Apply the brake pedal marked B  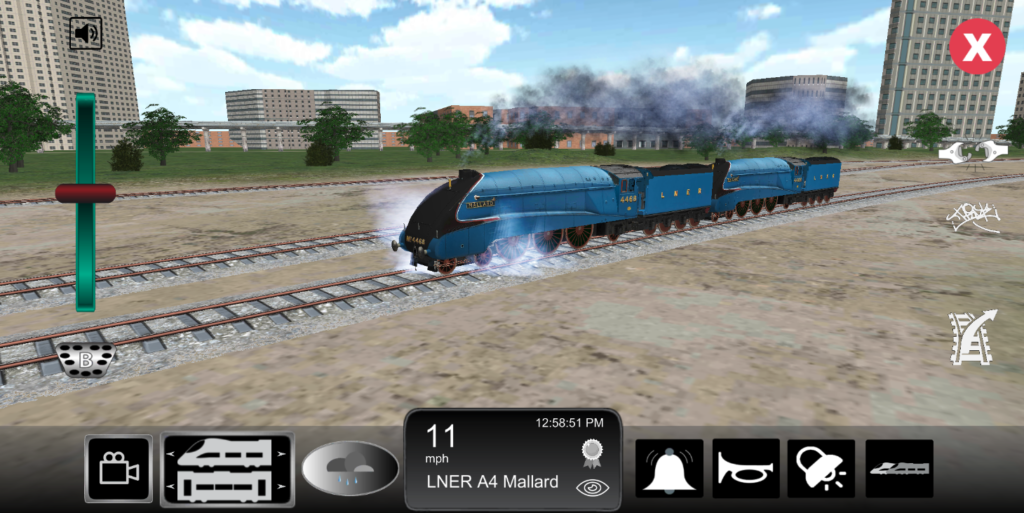pos(86,359)
